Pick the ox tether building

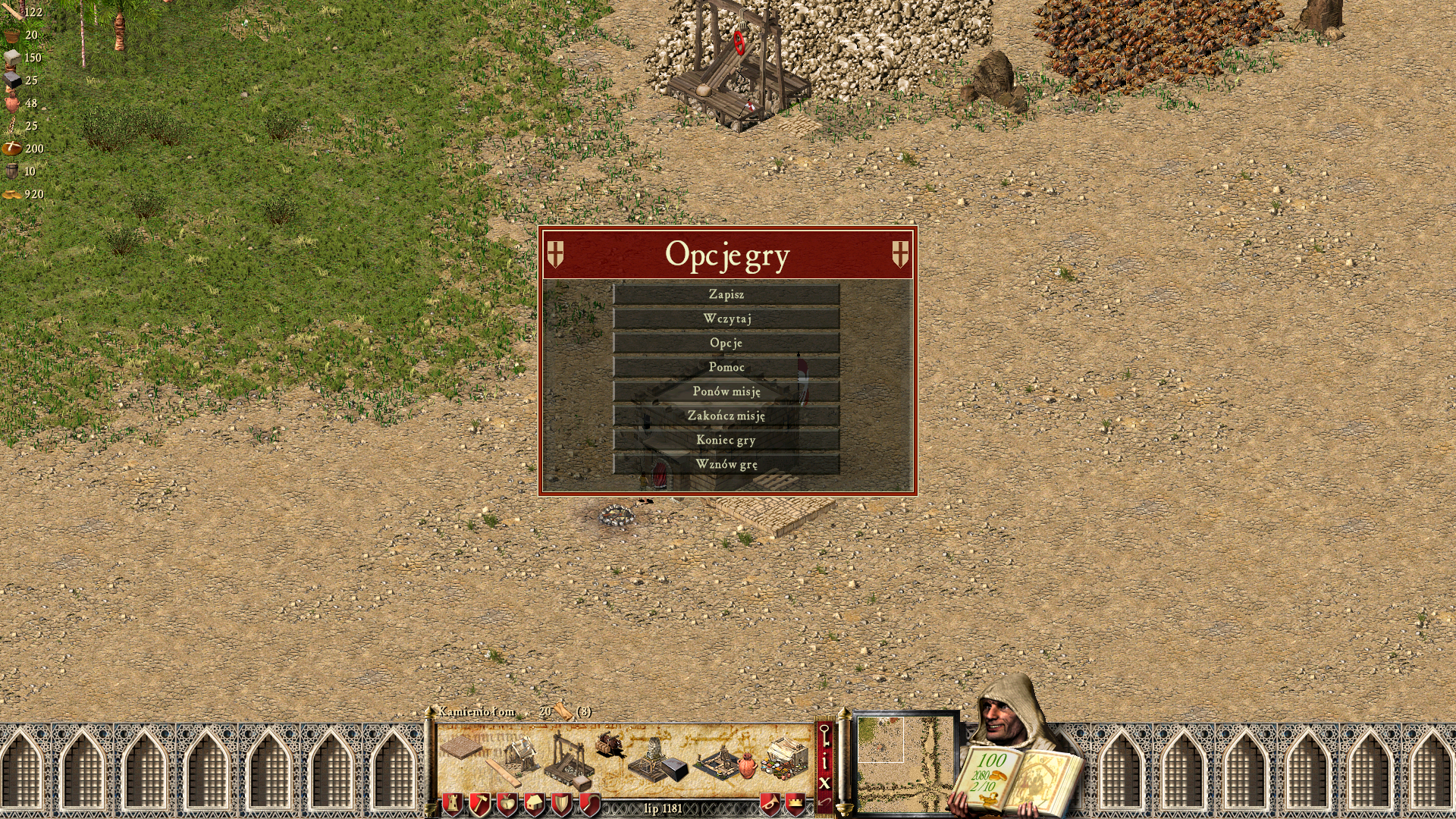[x=610, y=745]
